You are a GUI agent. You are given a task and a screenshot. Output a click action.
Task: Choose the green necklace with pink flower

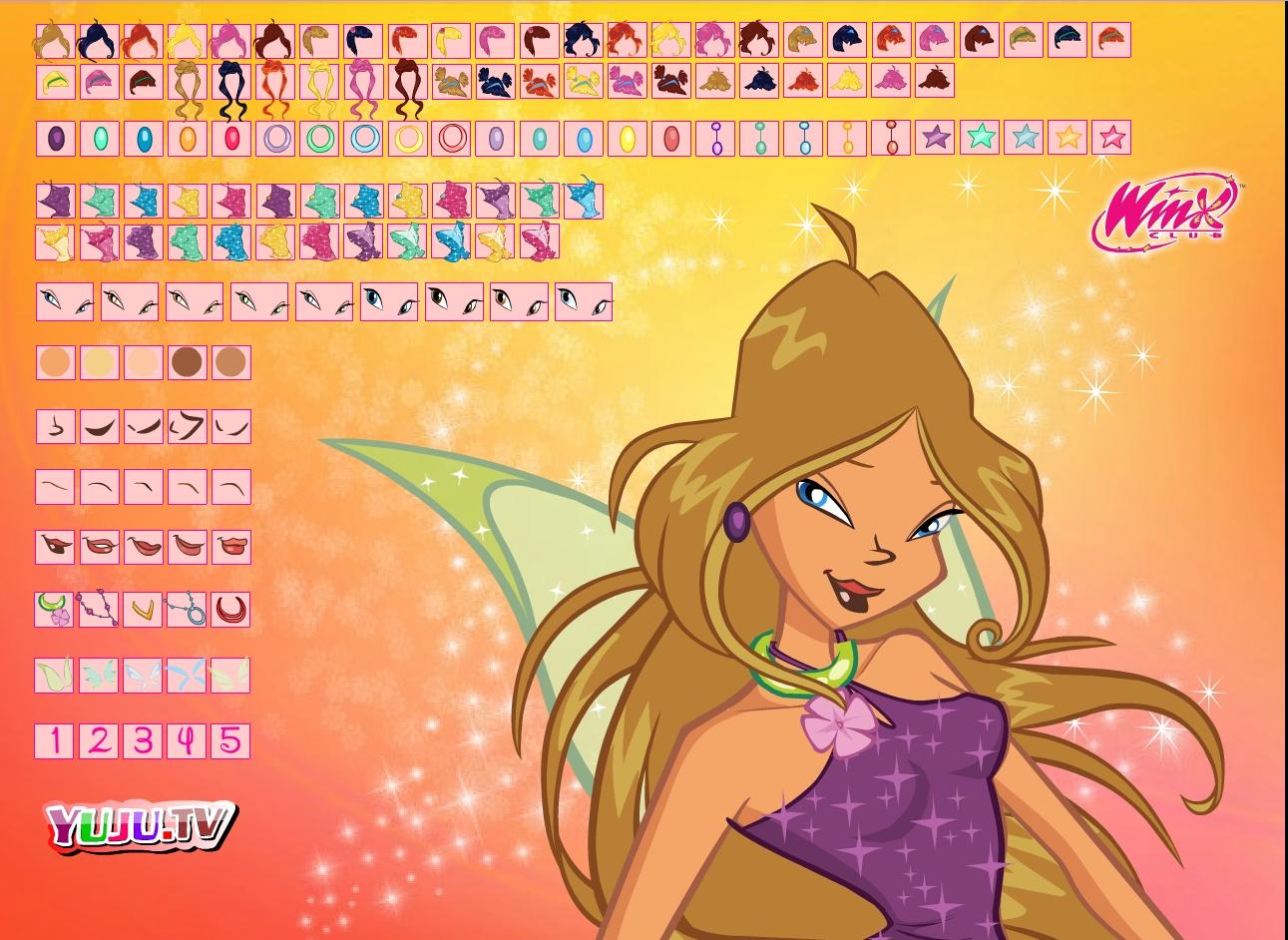pyautogui.click(x=55, y=608)
